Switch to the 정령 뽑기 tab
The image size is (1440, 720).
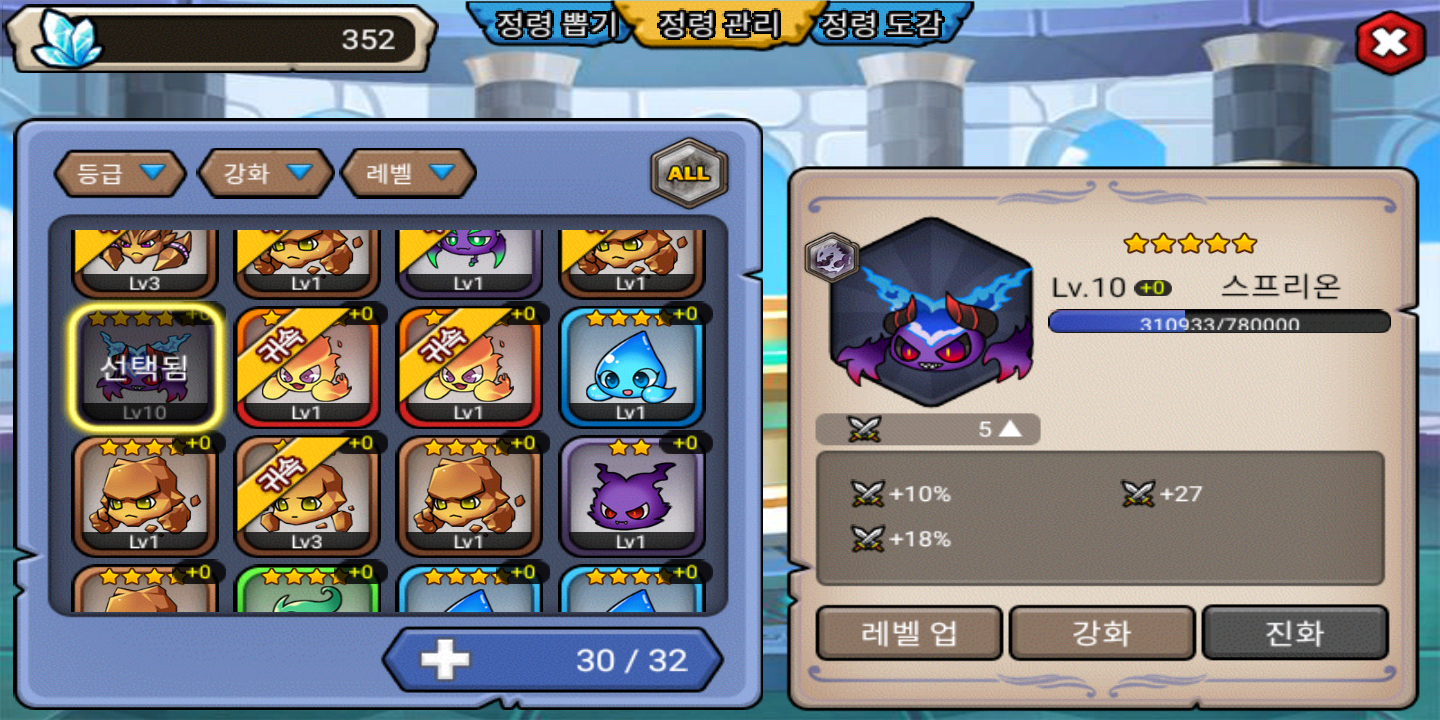[553, 24]
